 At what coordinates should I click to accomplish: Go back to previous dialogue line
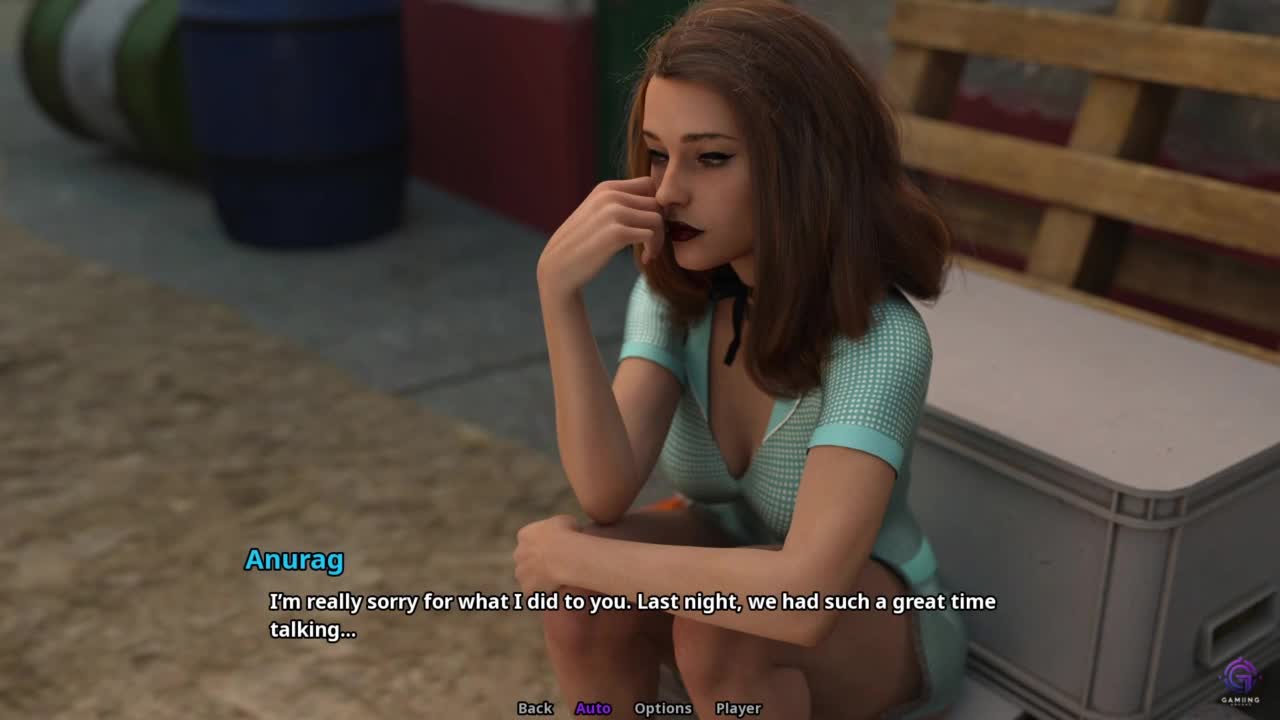[535, 708]
